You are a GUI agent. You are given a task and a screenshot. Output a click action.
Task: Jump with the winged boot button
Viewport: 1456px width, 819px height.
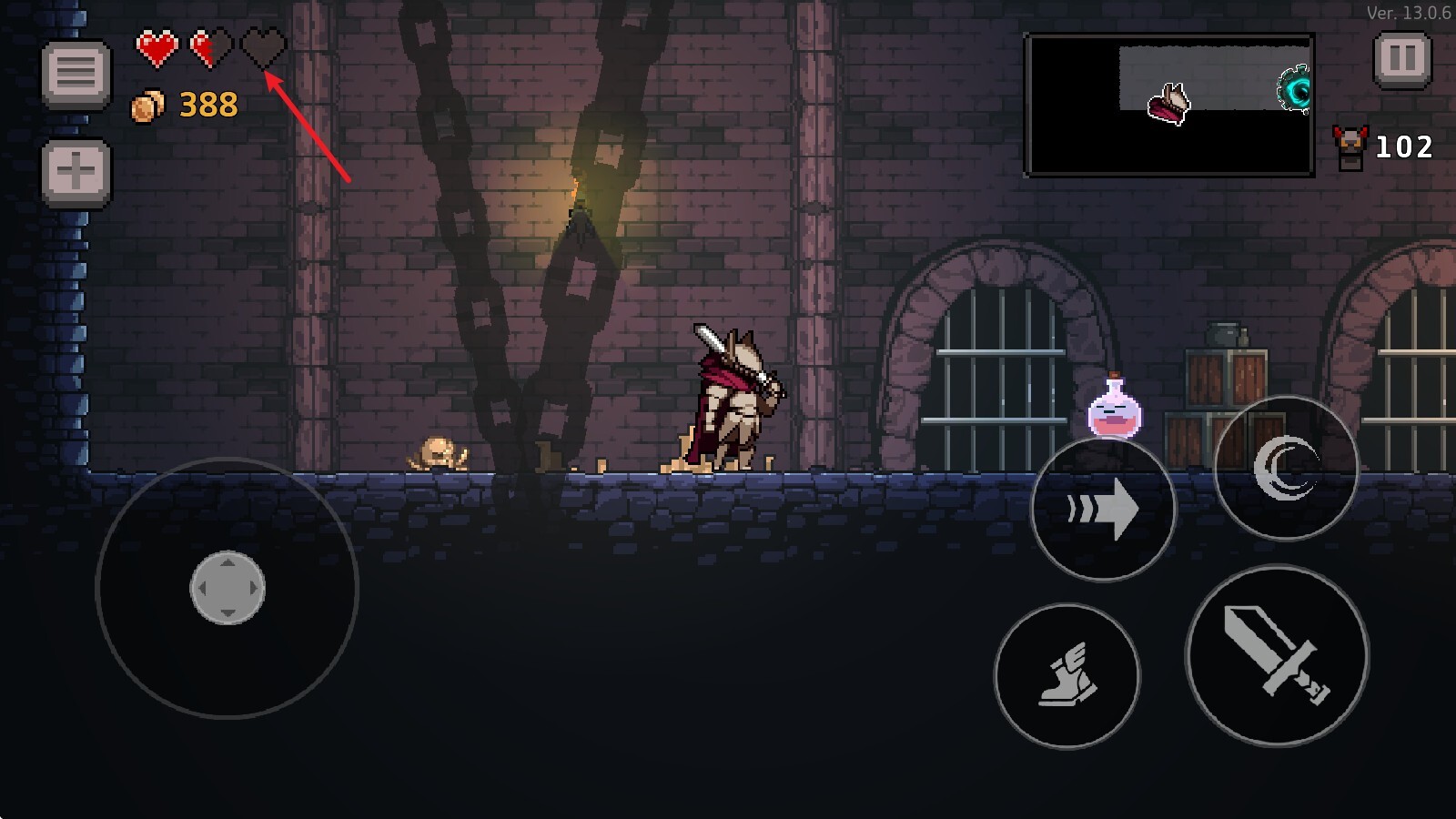pos(1067,676)
